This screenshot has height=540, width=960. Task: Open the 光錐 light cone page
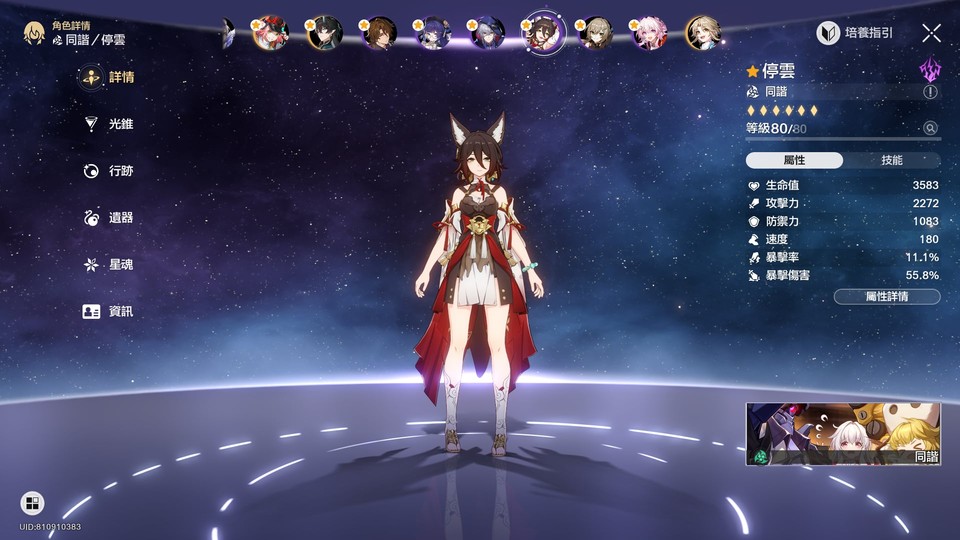[x=109, y=124]
